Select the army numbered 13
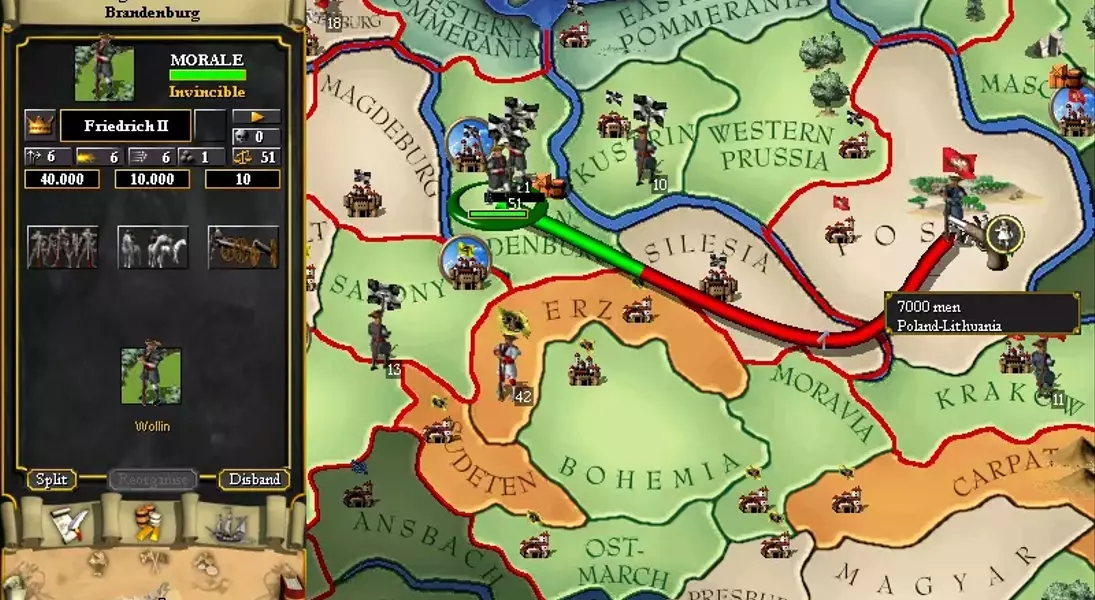 (380, 345)
